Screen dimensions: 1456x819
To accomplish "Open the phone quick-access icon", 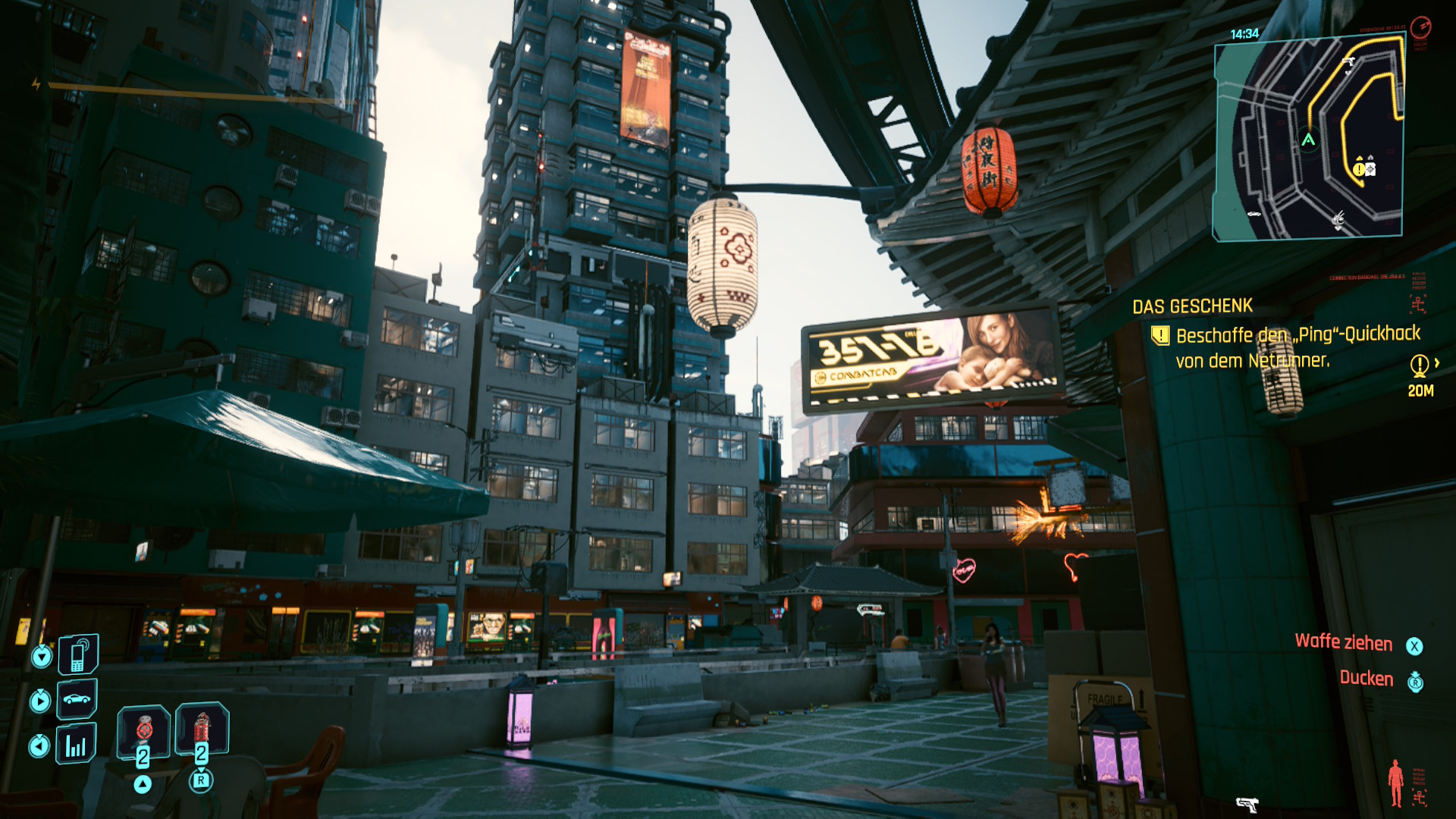I will click(x=77, y=654).
